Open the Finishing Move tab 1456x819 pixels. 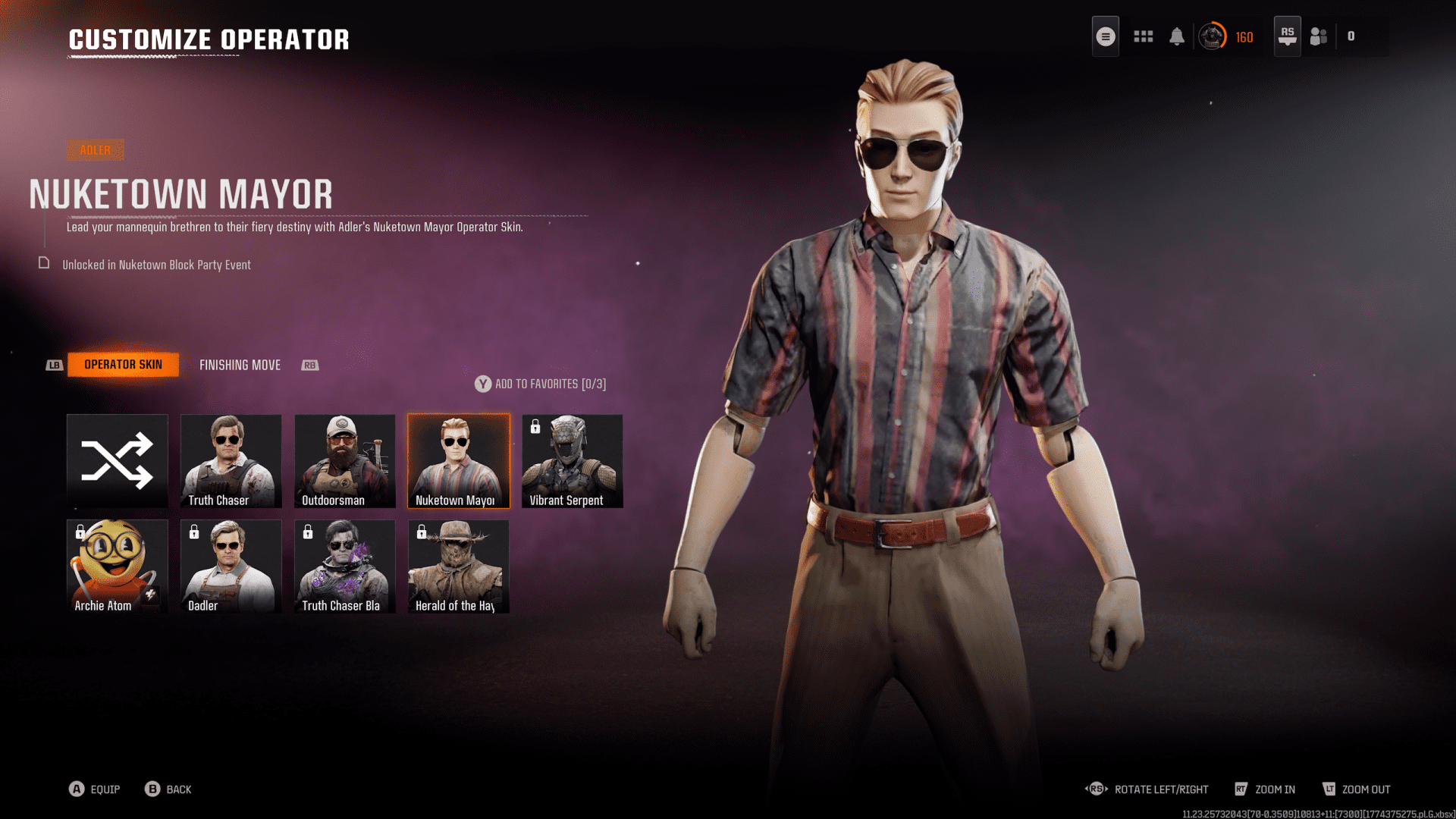240,366
